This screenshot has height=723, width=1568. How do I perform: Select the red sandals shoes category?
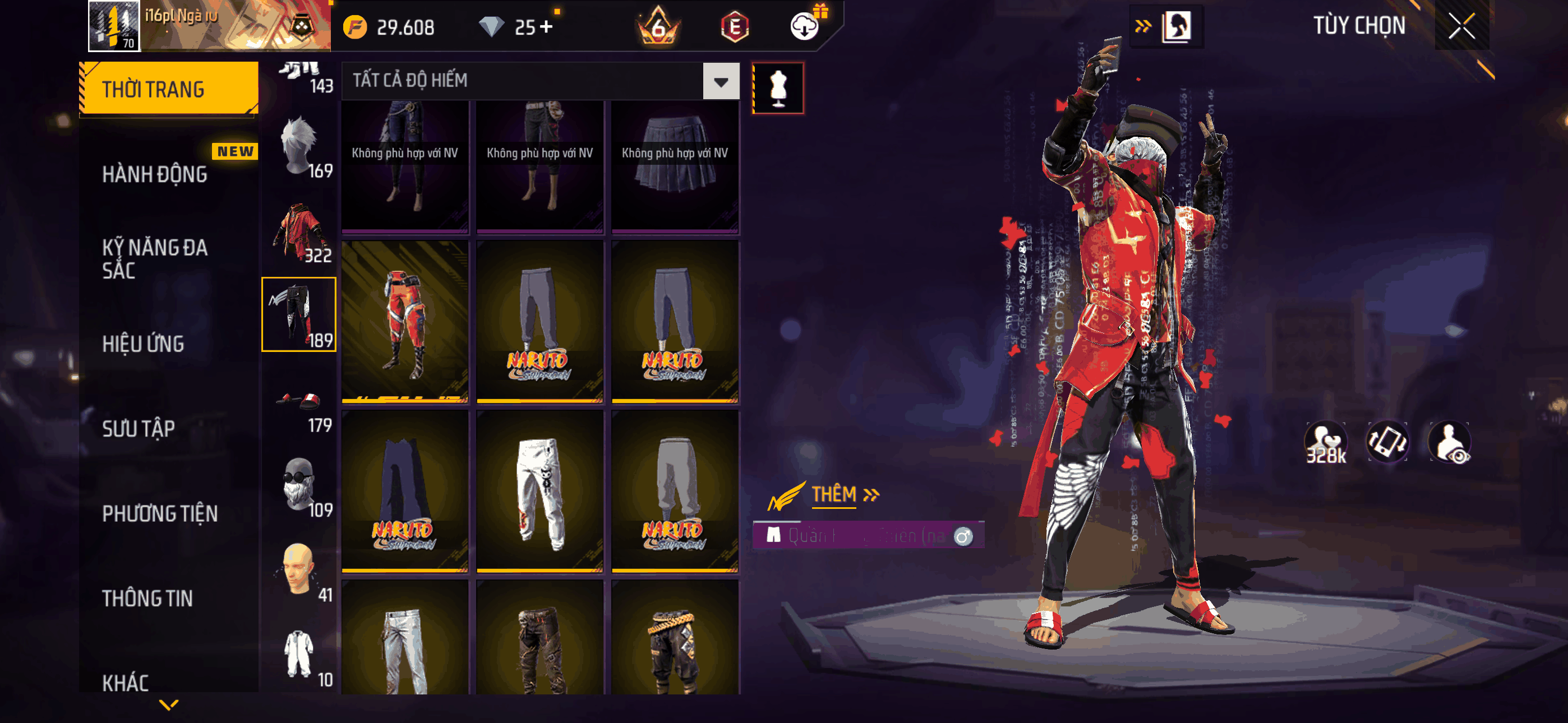coord(299,402)
